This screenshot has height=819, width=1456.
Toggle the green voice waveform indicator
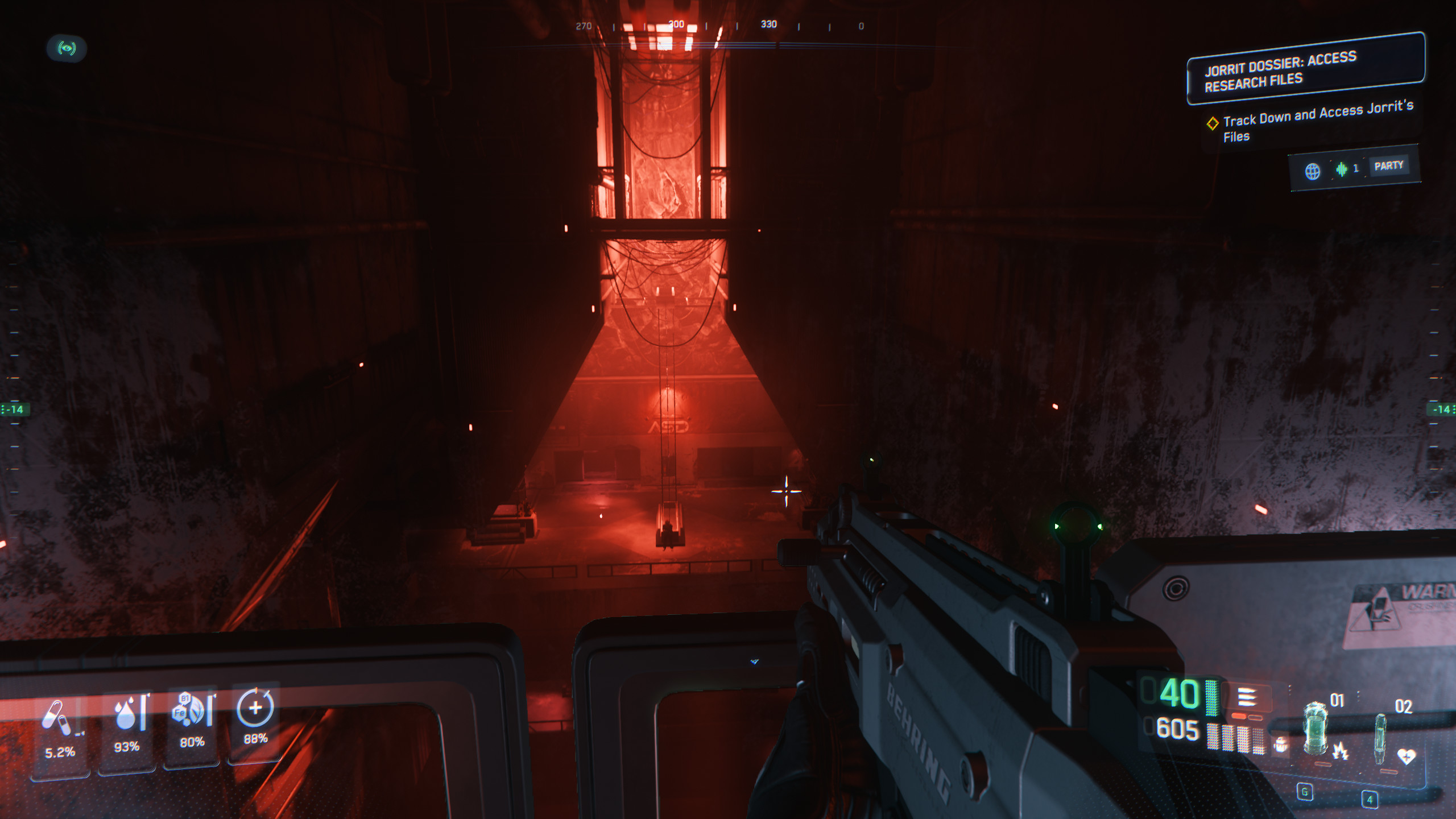(x=1342, y=169)
